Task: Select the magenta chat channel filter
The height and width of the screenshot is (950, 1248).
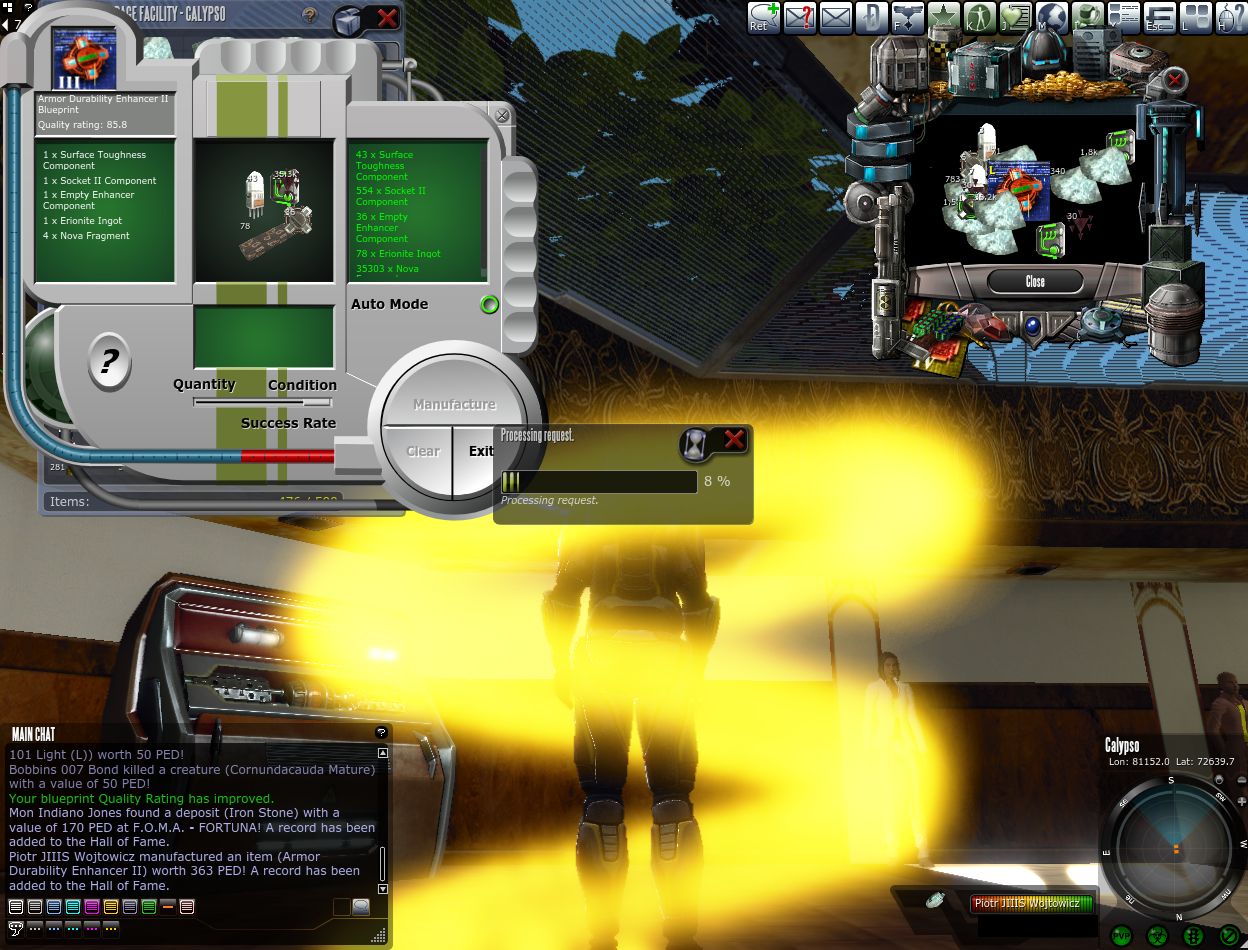Action: click(92, 907)
